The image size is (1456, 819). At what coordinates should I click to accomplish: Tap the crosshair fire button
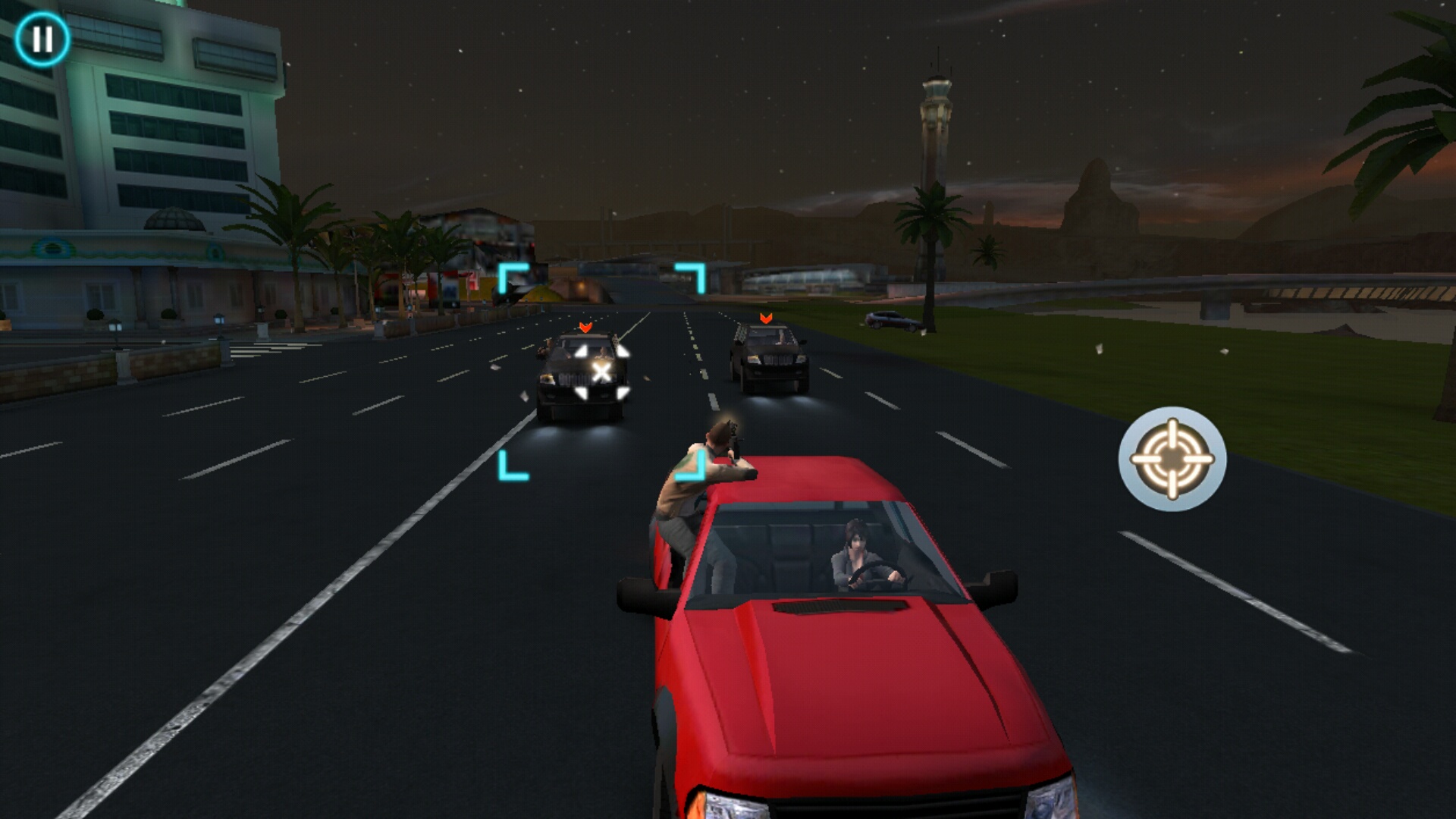click(x=1172, y=459)
